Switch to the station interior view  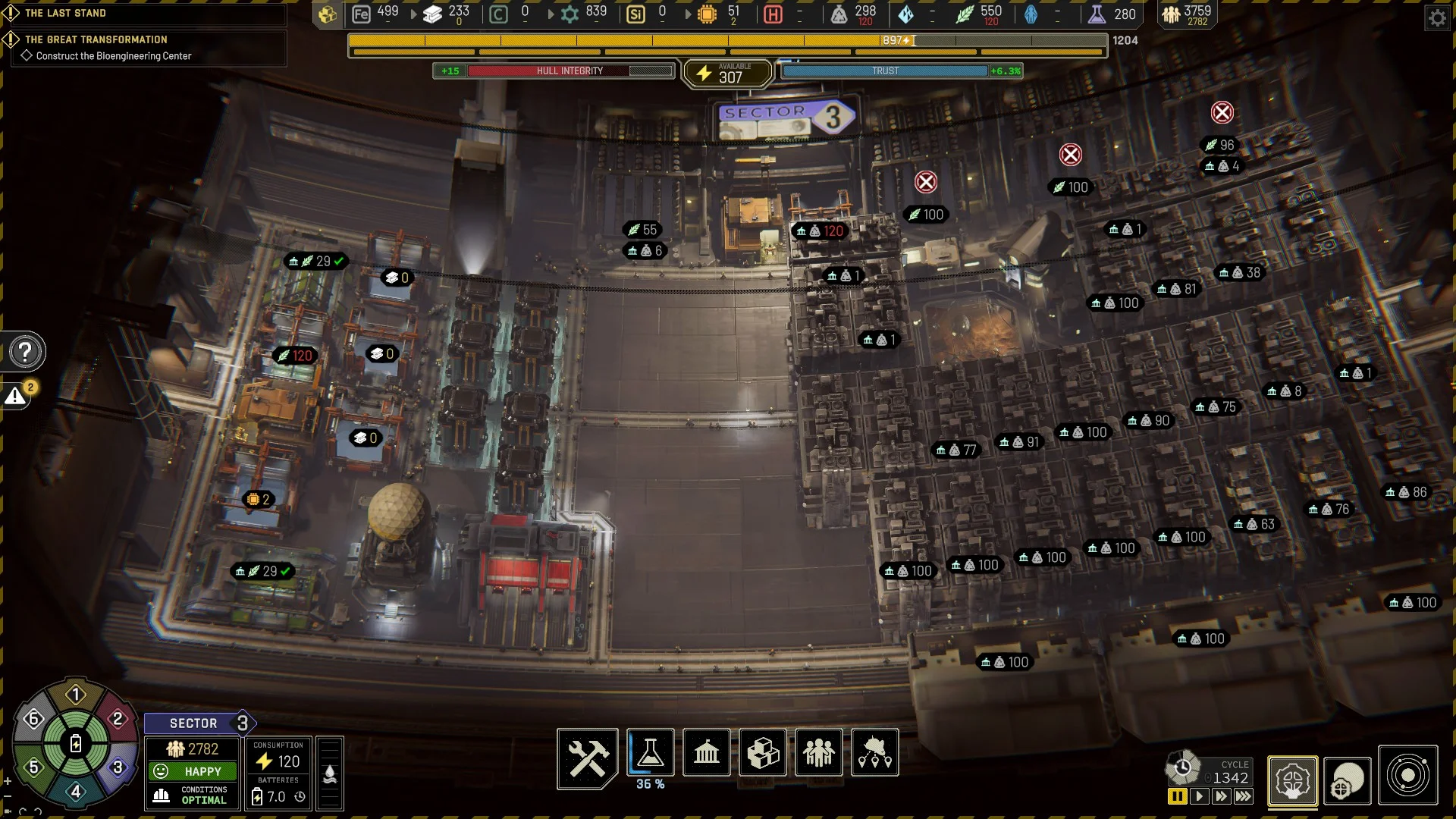1292,780
